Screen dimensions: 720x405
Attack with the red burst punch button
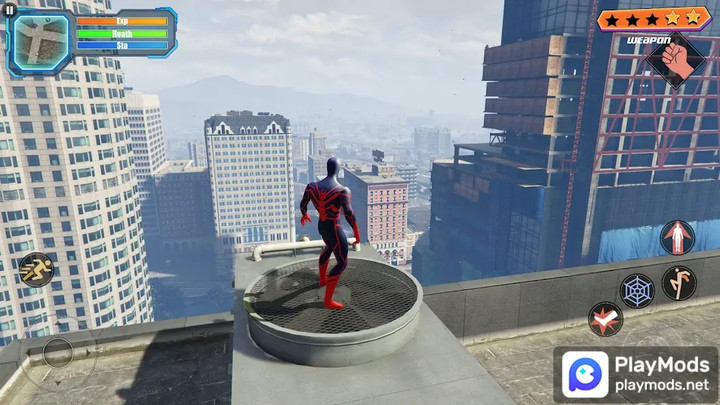coord(605,319)
